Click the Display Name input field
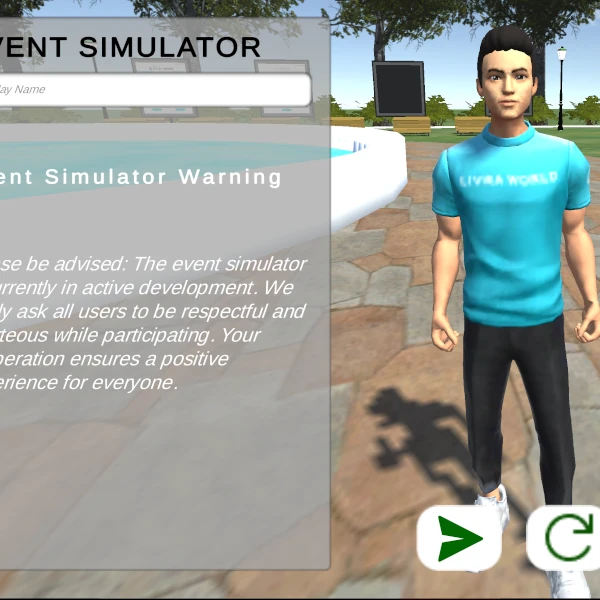 coord(155,90)
